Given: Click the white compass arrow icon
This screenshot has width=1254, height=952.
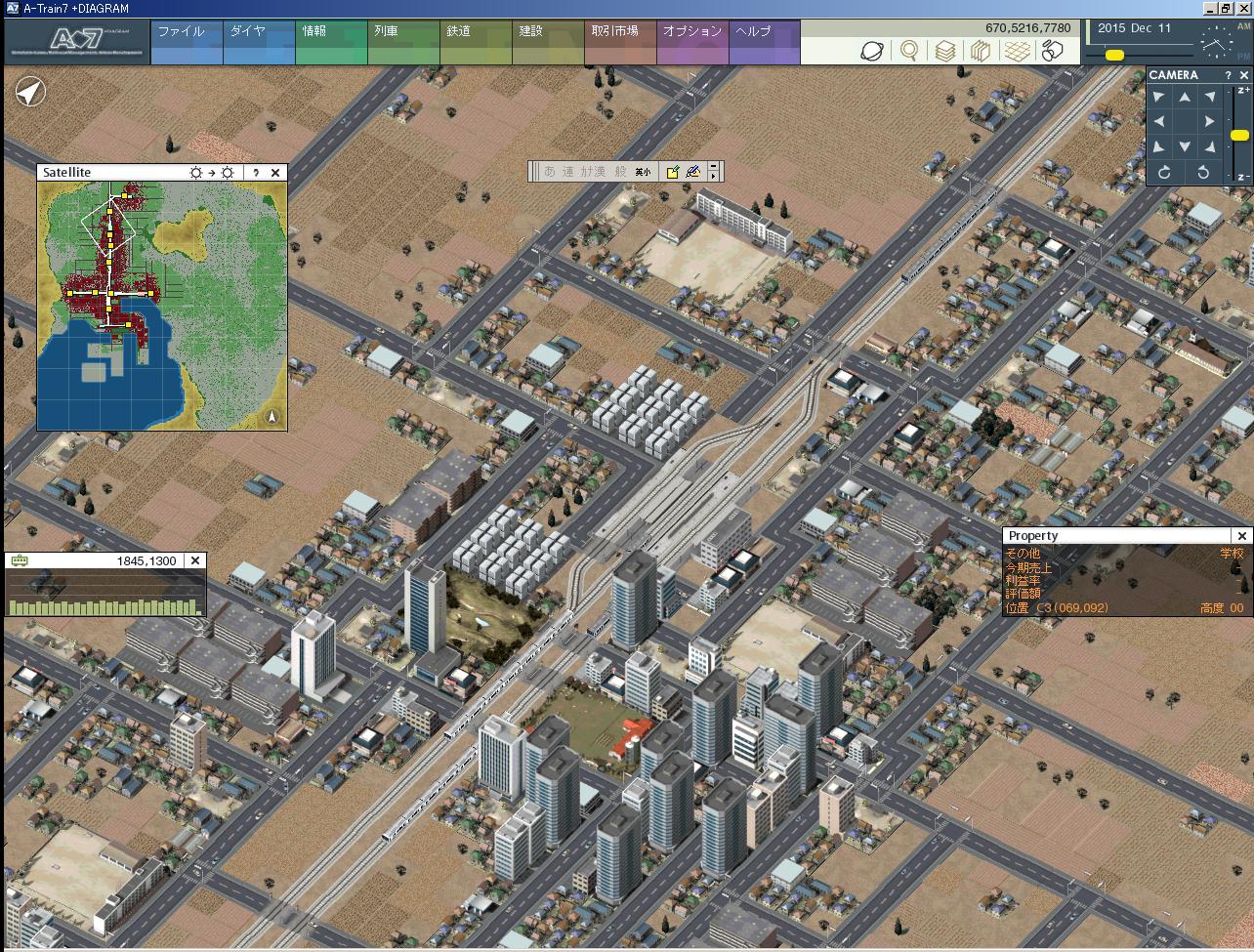Looking at the screenshot, I should pyautogui.click(x=31, y=93).
